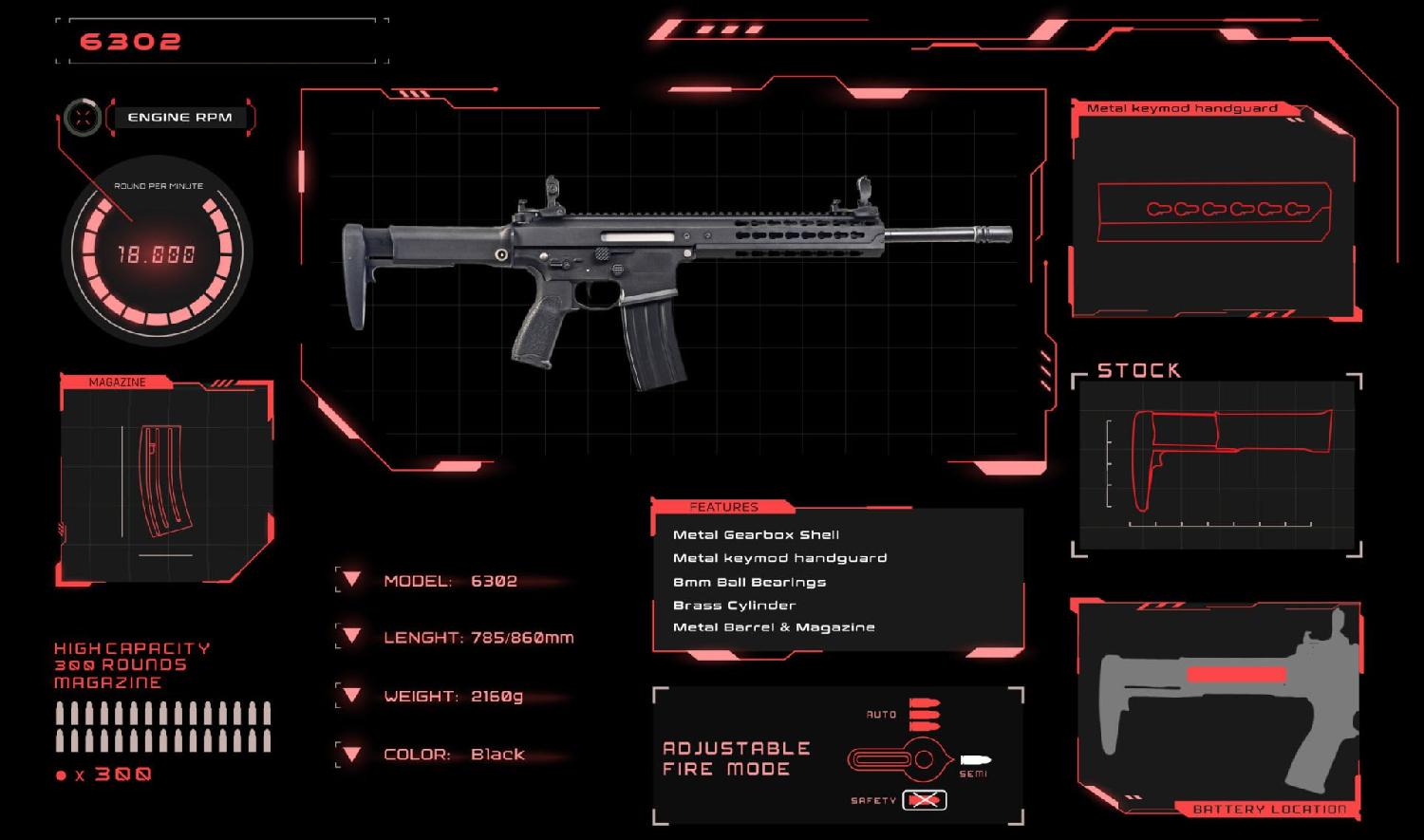1424x840 pixels.
Task: Choose the Auto fire mode icon
Action: click(x=924, y=714)
